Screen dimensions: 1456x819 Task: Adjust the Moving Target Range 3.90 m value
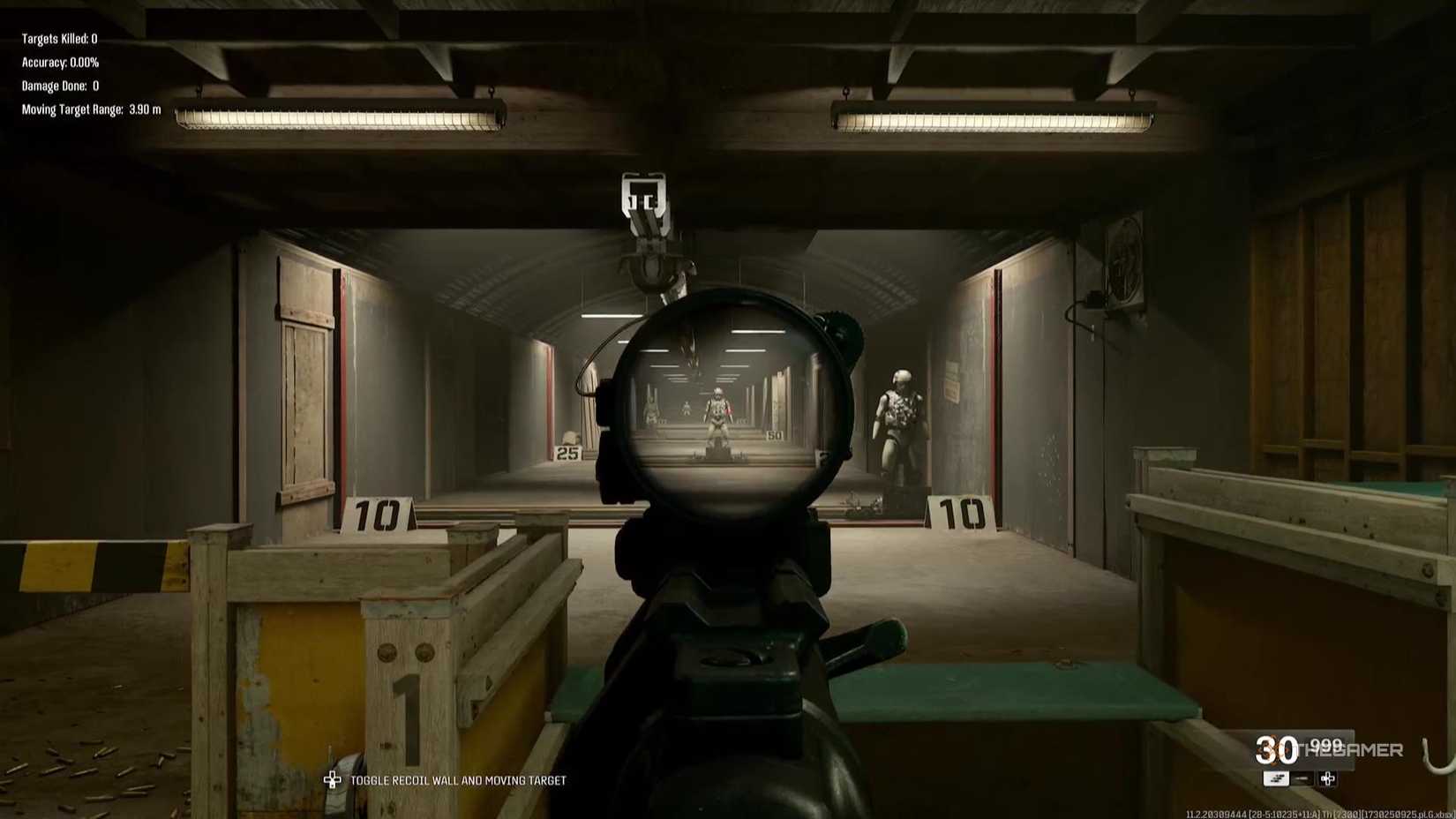86,109
